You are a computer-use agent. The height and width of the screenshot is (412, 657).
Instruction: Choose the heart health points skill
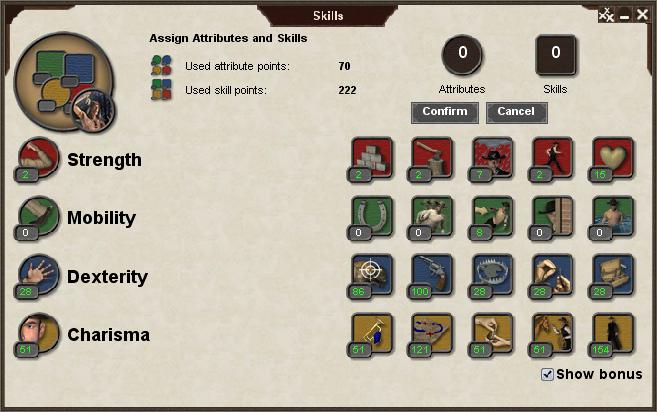point(612,158)
